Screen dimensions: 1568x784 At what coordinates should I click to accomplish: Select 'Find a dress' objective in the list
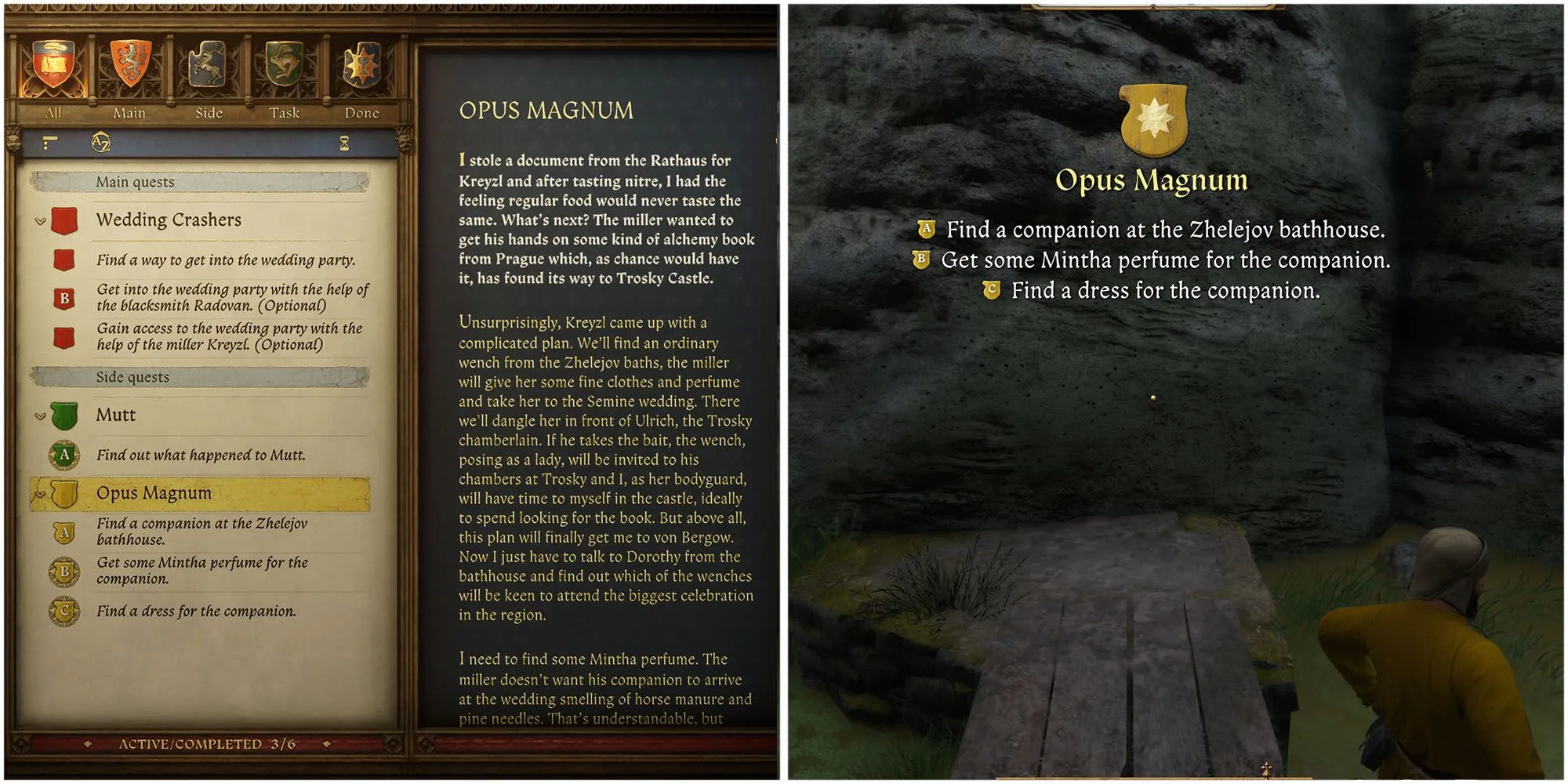tap(196, 611)
